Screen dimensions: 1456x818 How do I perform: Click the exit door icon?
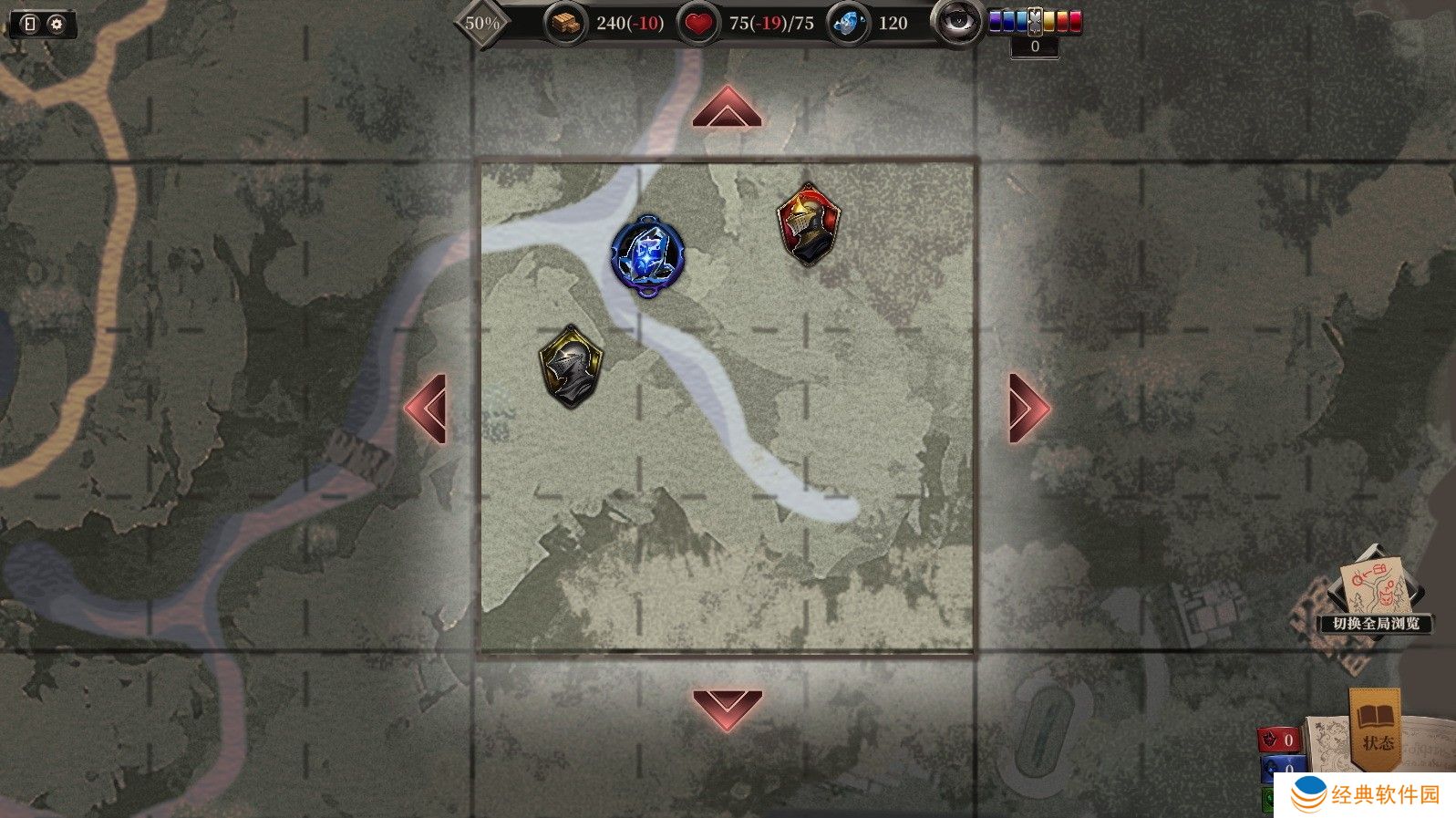29,24
